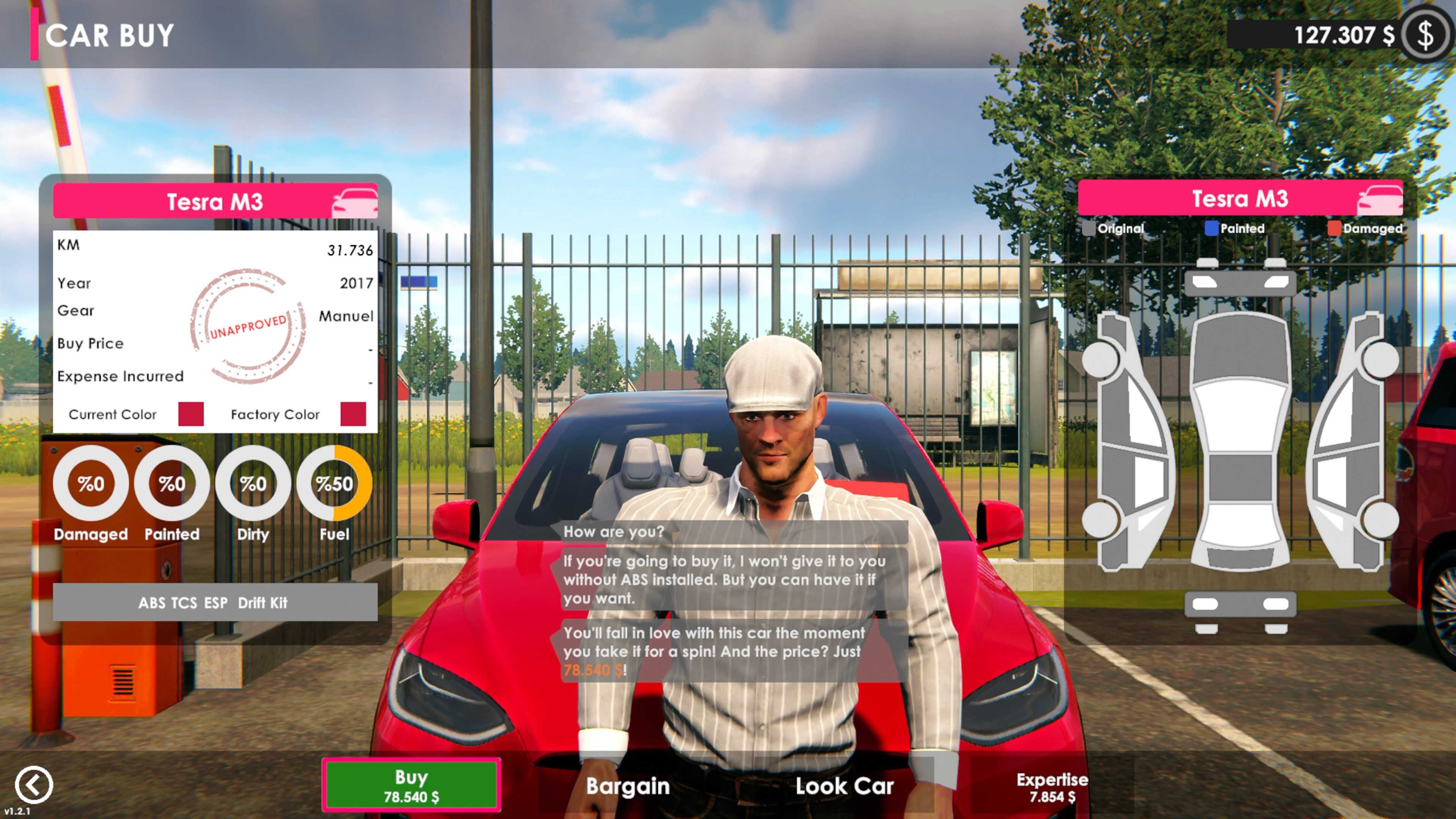Buy the Tesra M3 for 78.540 $
The height and width of the screenshot is (819, 1456).
coord(411,785)
